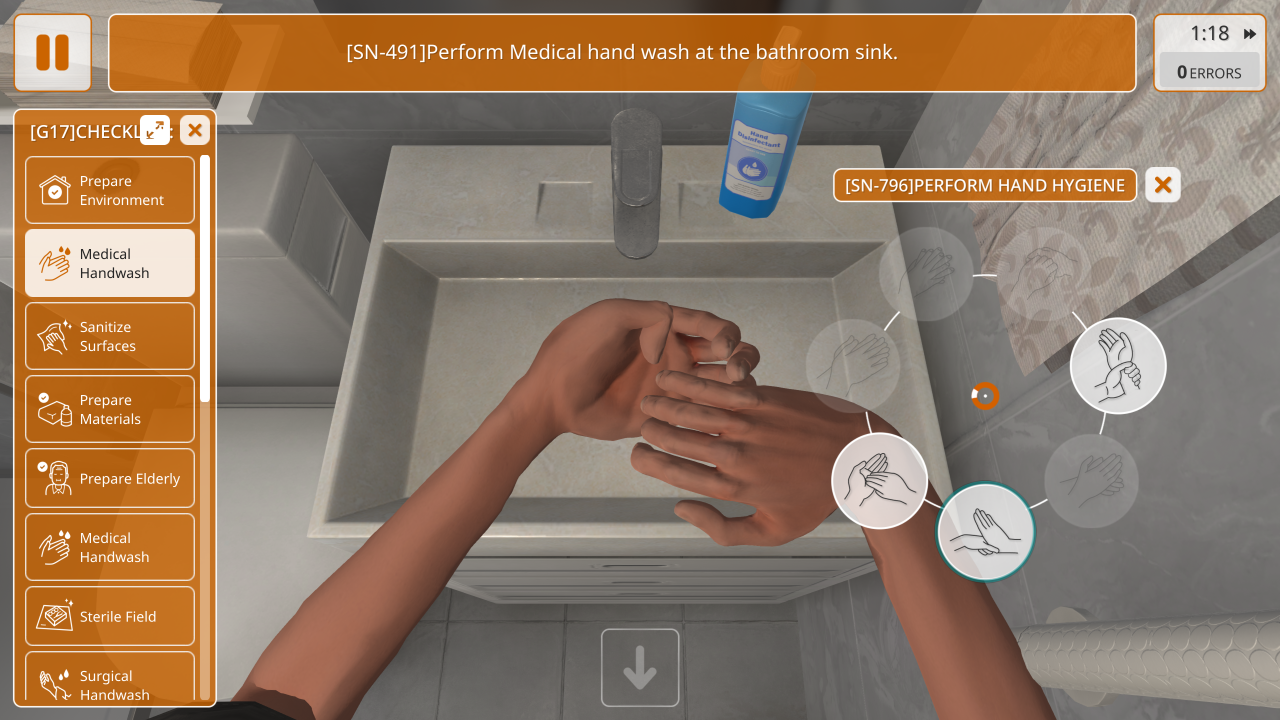This screenshot has height=720, width=1280.
Task: Select the Prepare Elderly checklist entry
Action: [x=110, y=478]
